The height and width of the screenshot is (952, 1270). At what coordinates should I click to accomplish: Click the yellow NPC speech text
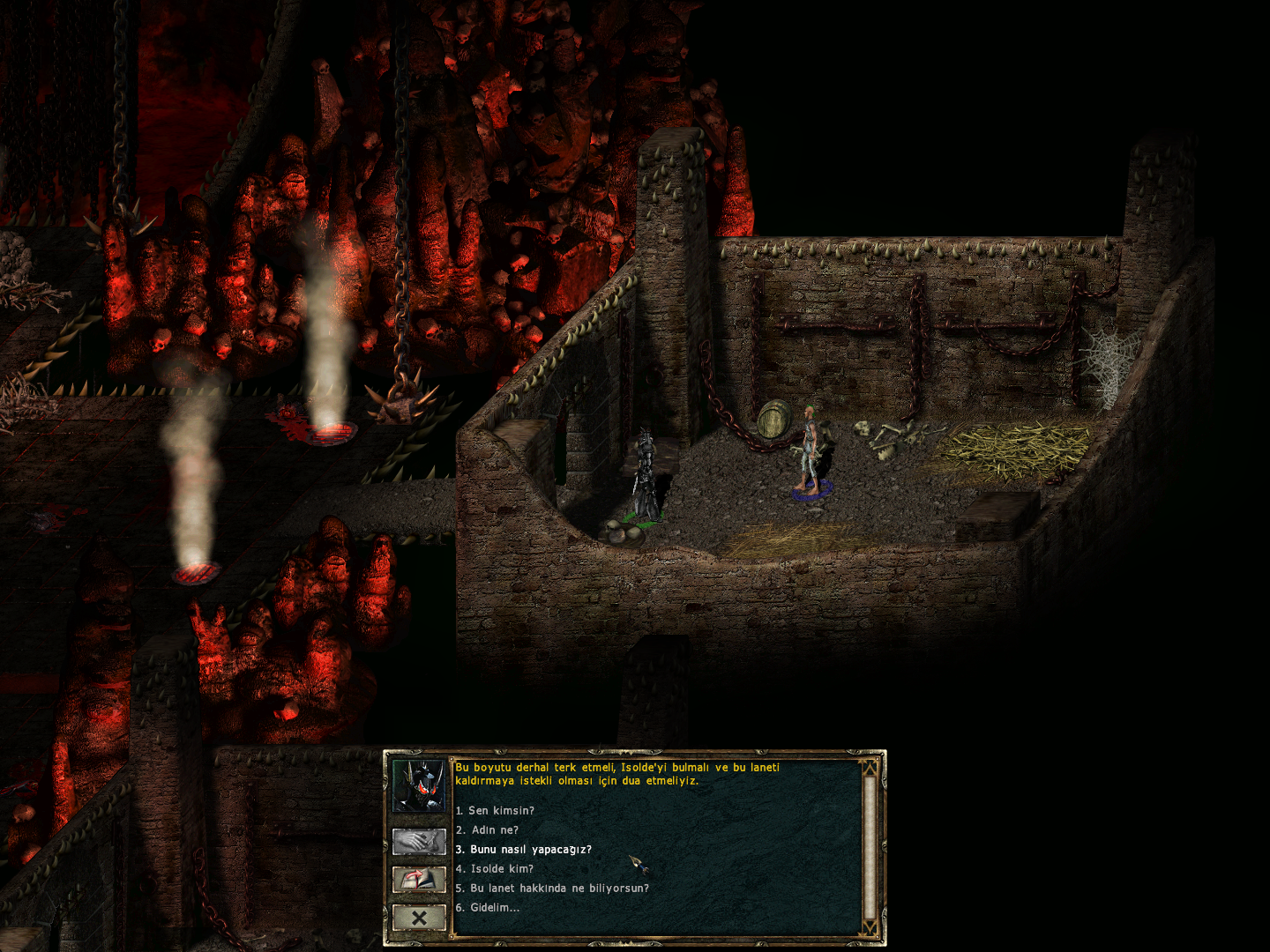[617, 776]
